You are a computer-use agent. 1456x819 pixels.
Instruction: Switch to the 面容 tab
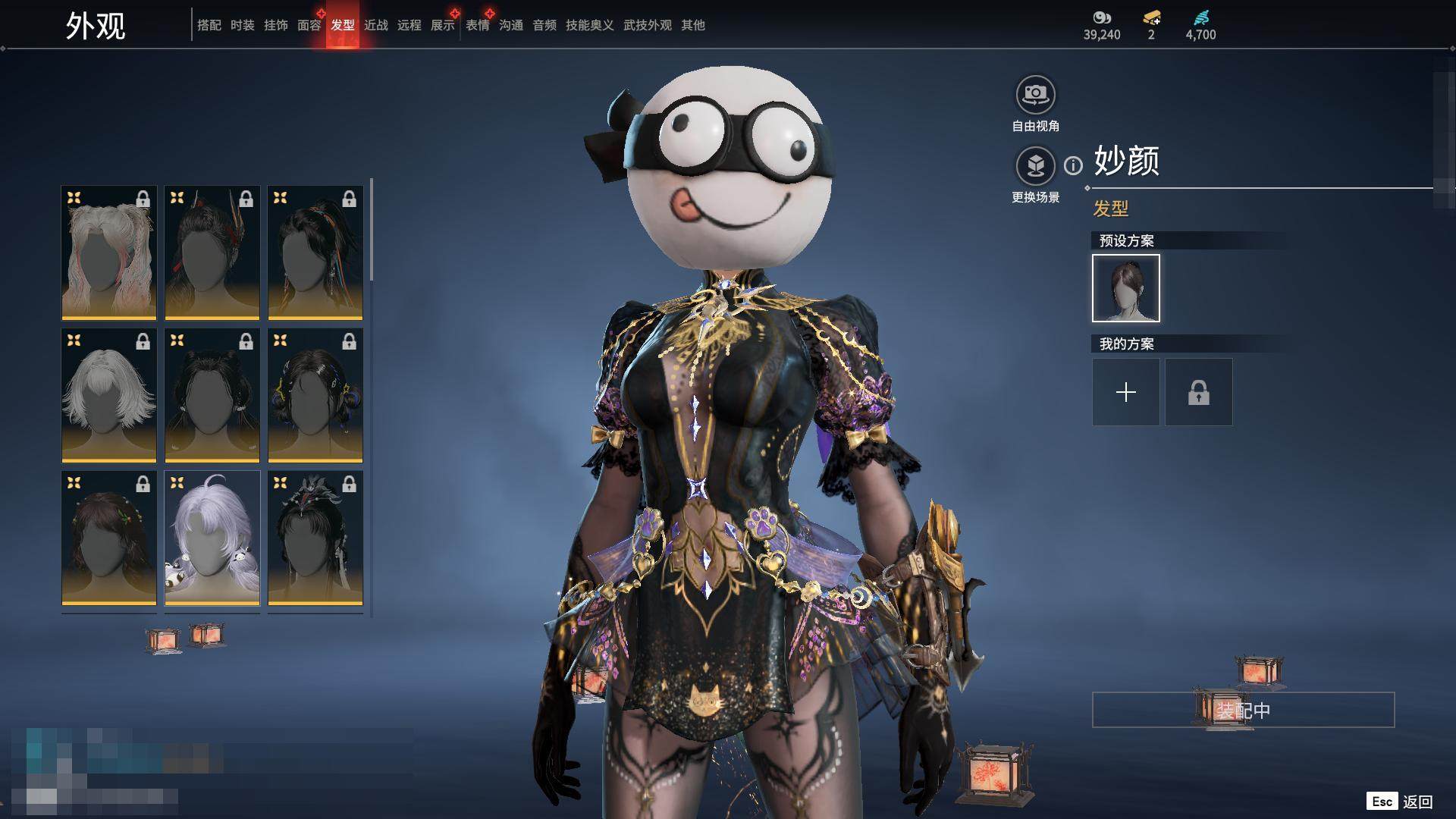(309, 25)
